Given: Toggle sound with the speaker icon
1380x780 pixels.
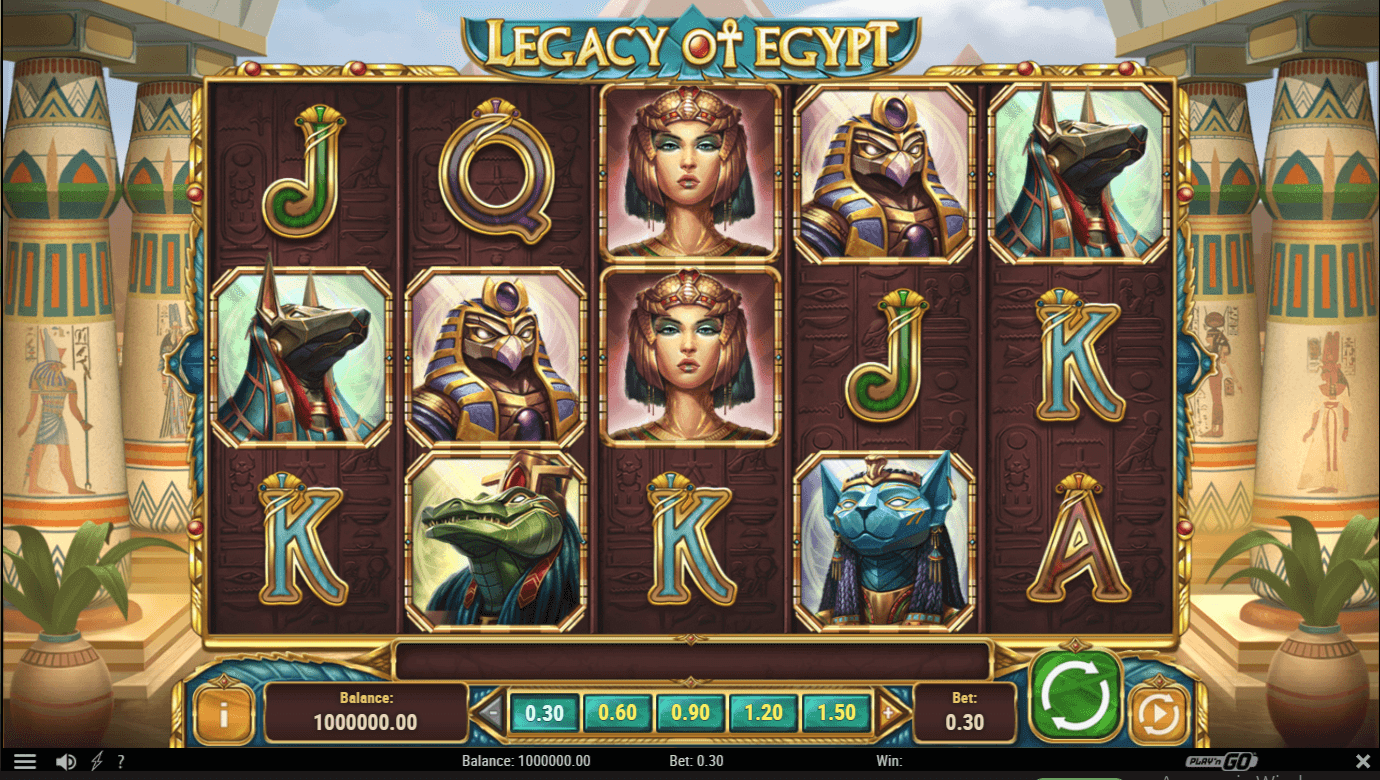Looking at the screenshot, I should click(66, 762).
